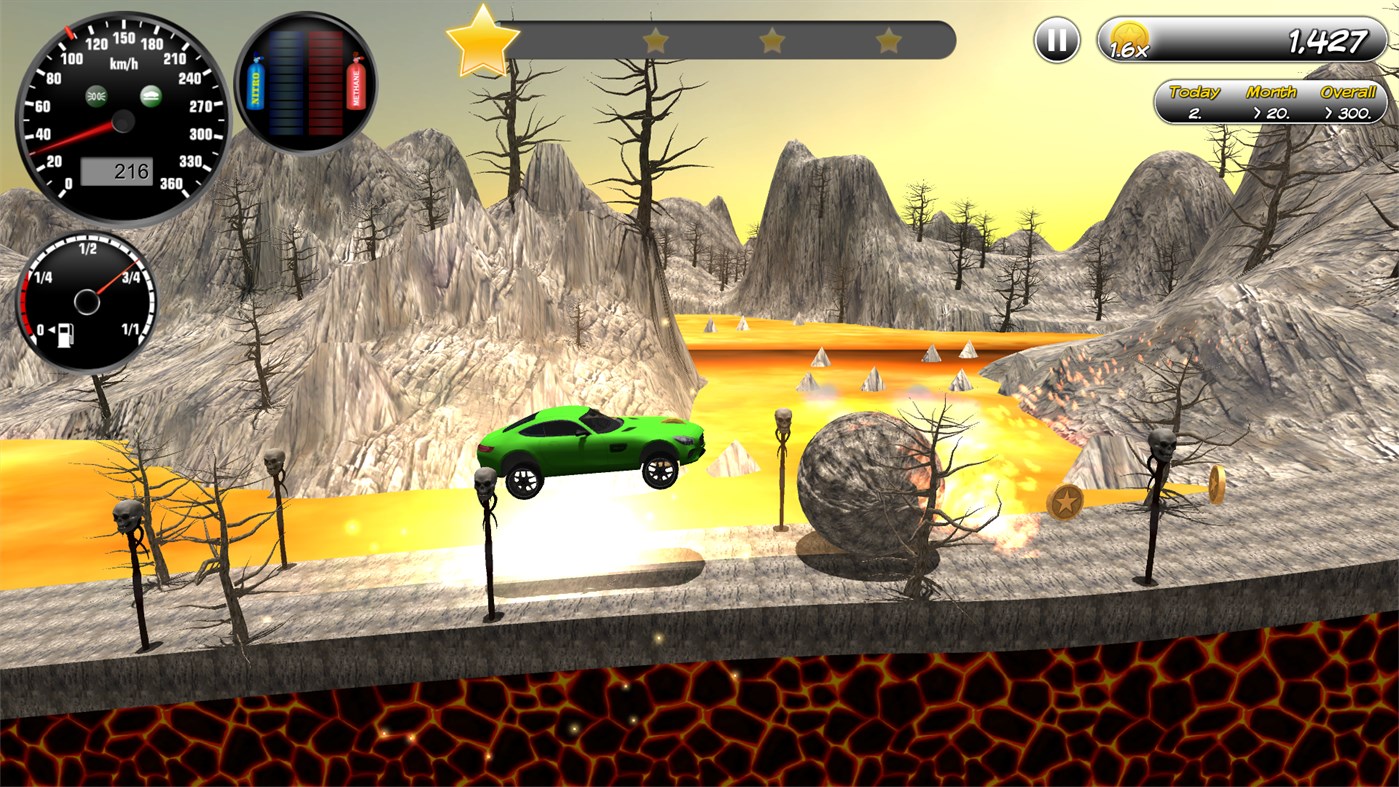Tap the pause icon to pause the race
This screenshot has width=1399, height=787.
[x=1055, y=42]
